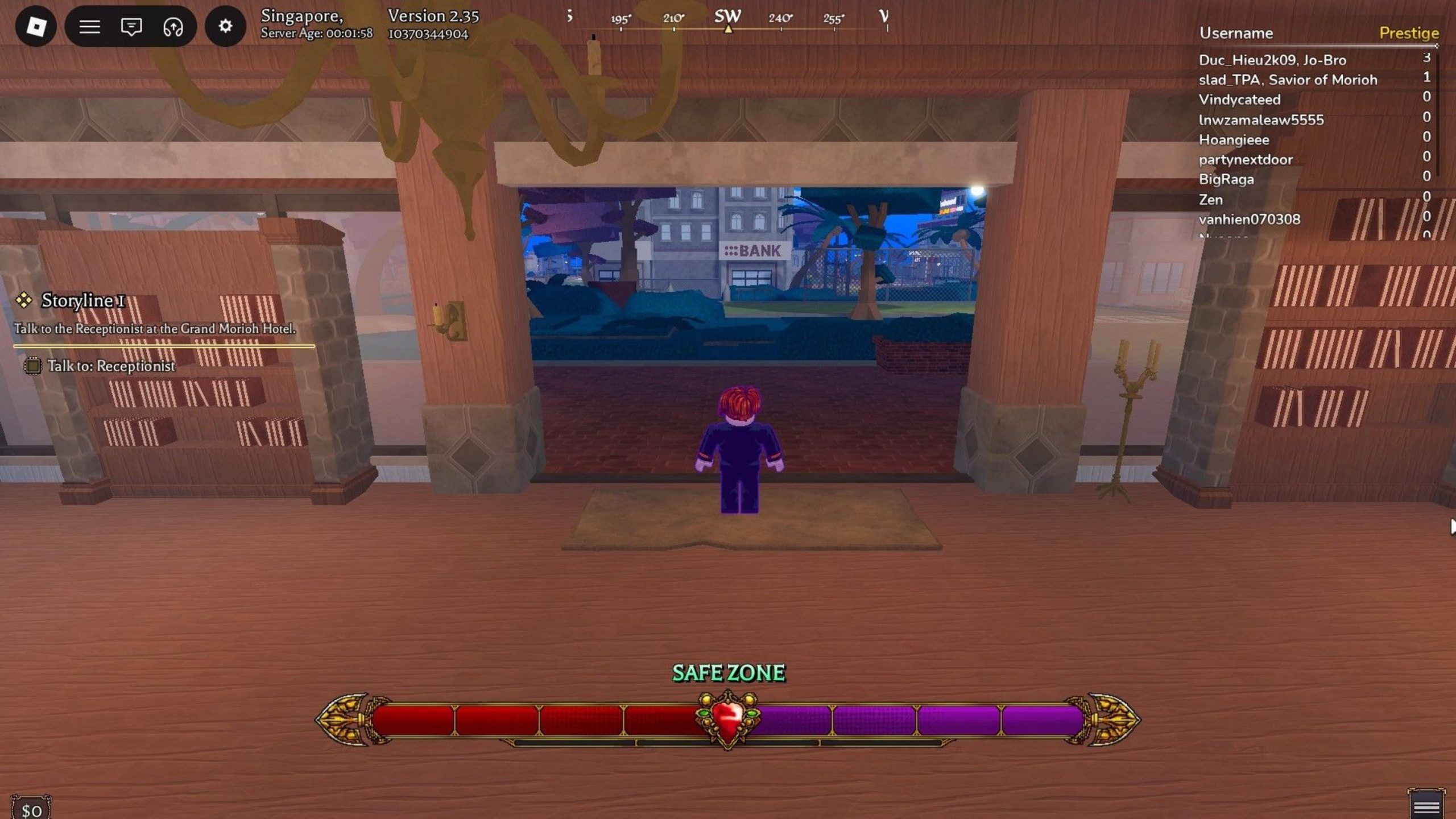This screenshot has height=819, width=1456.
Task: Open the gear settings button
Action: (x=225, y=26)
